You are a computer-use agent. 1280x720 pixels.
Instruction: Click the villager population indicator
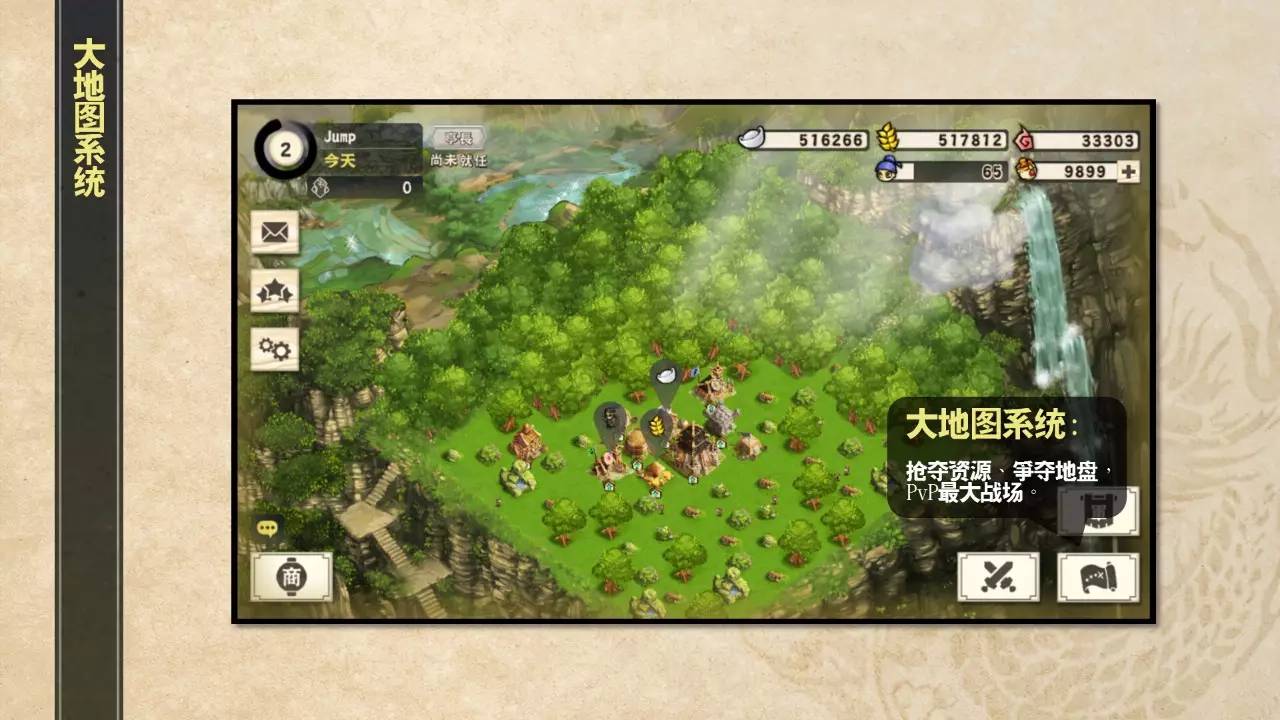[x=886, y=172]
